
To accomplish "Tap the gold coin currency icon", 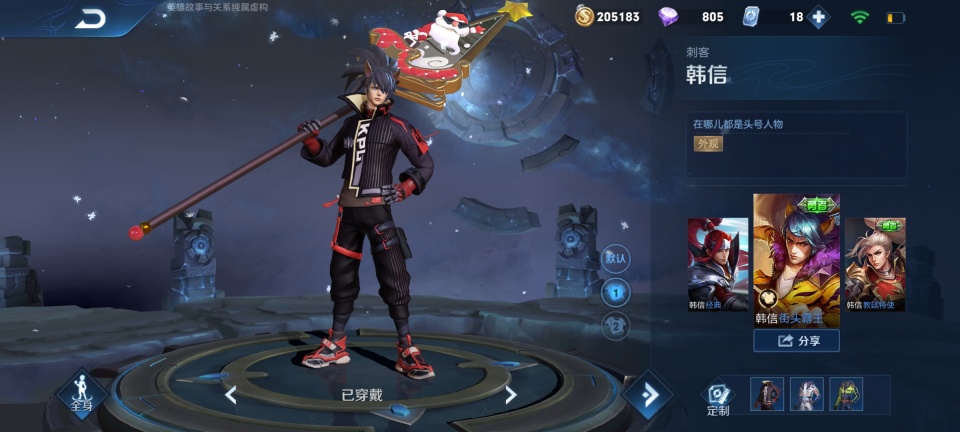I will point(585,16).
